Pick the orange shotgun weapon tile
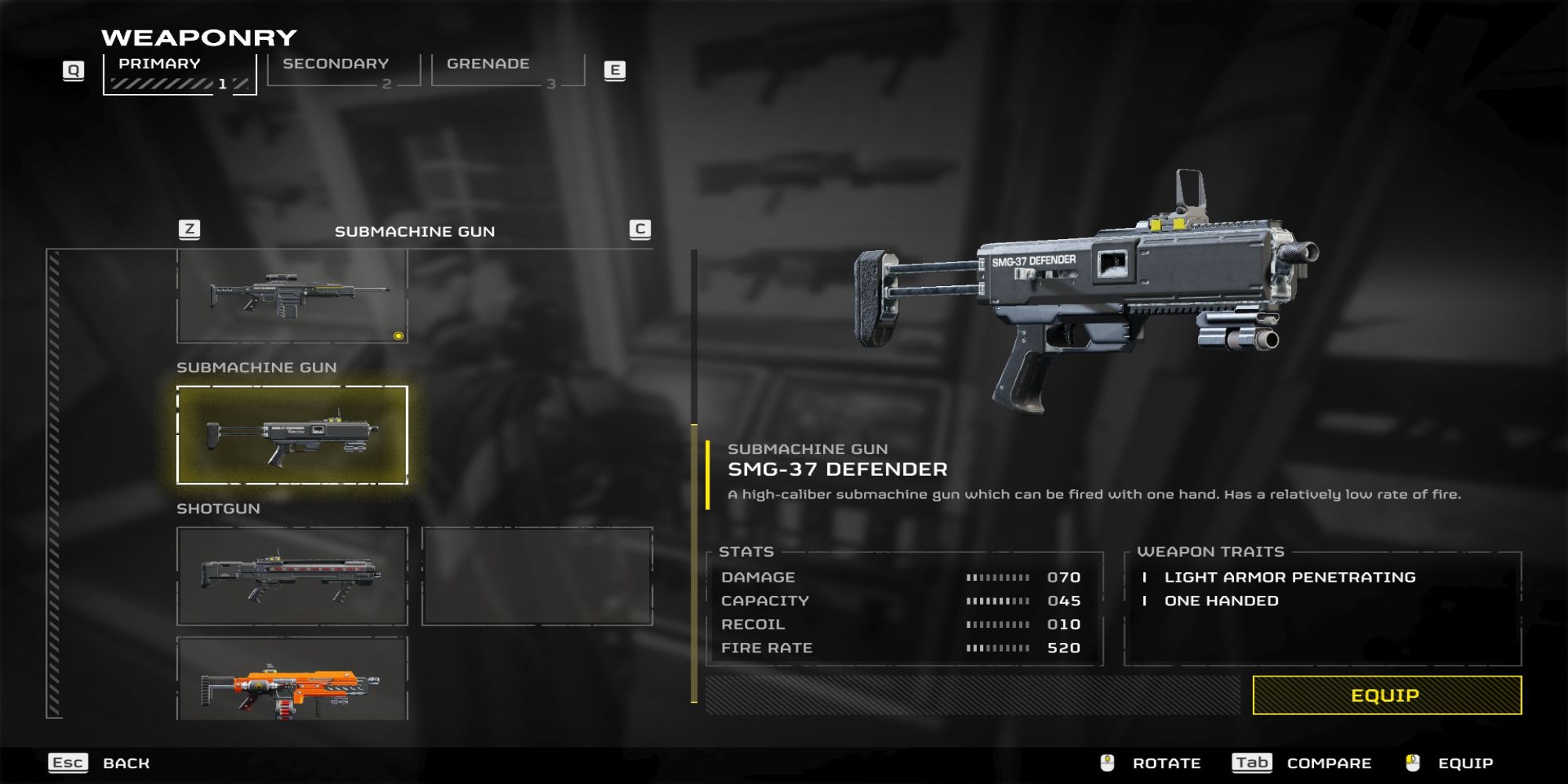 292,680
